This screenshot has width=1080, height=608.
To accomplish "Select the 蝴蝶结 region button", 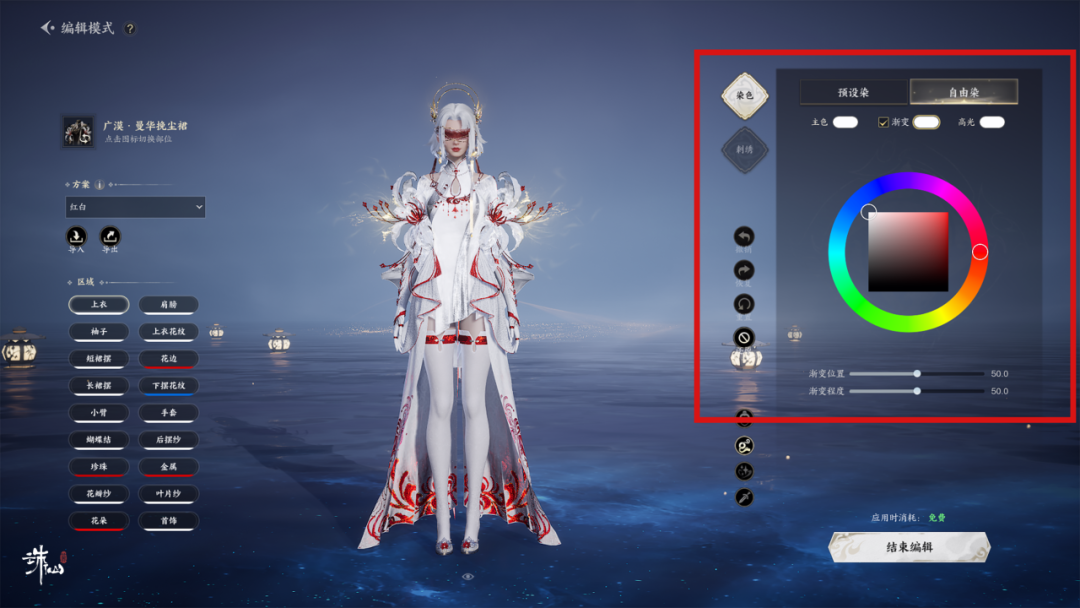I will click(x=98, y=440).
